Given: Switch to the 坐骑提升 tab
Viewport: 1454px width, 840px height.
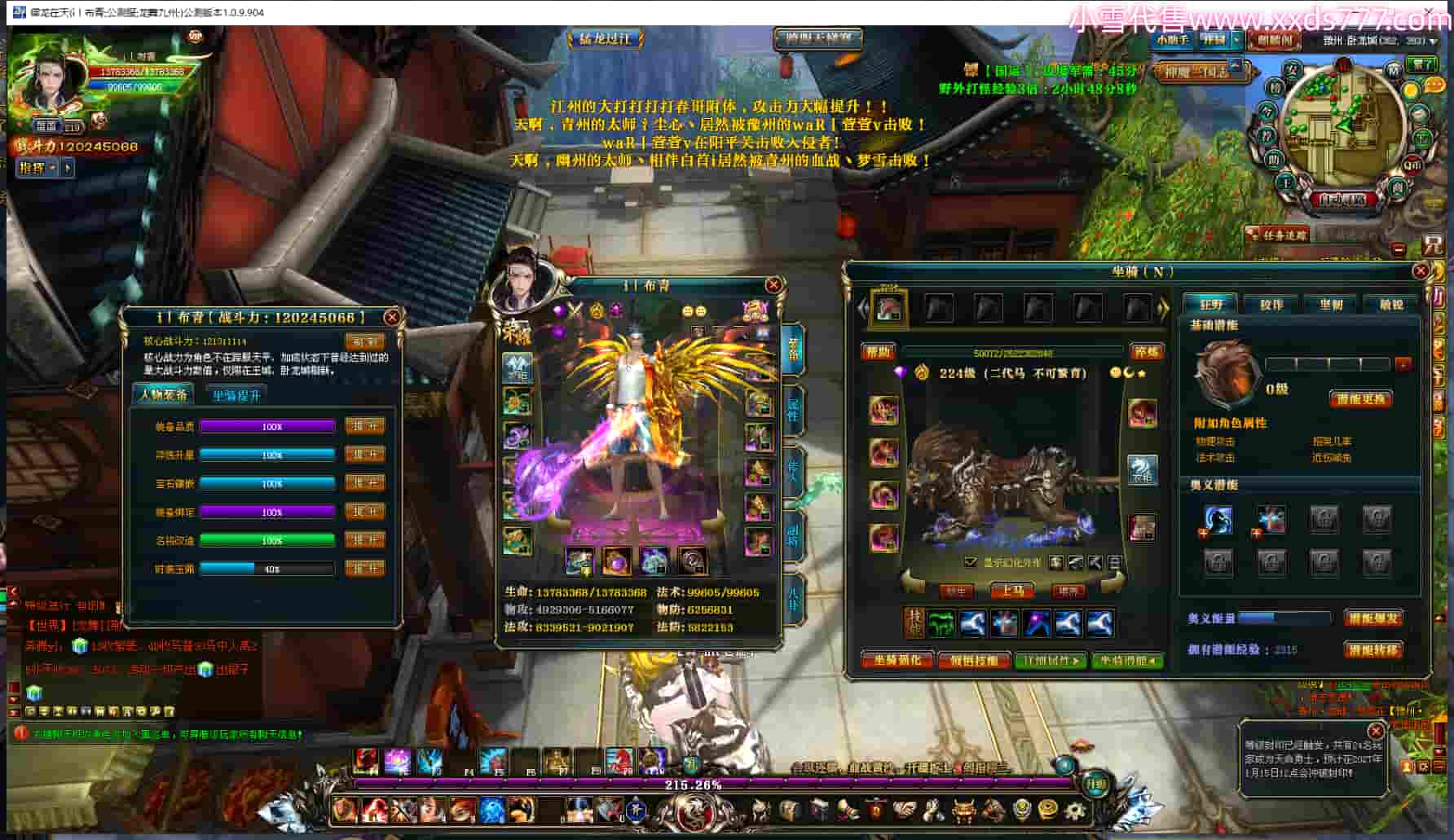Looking at the screenshot, I should tap(236, 395).
